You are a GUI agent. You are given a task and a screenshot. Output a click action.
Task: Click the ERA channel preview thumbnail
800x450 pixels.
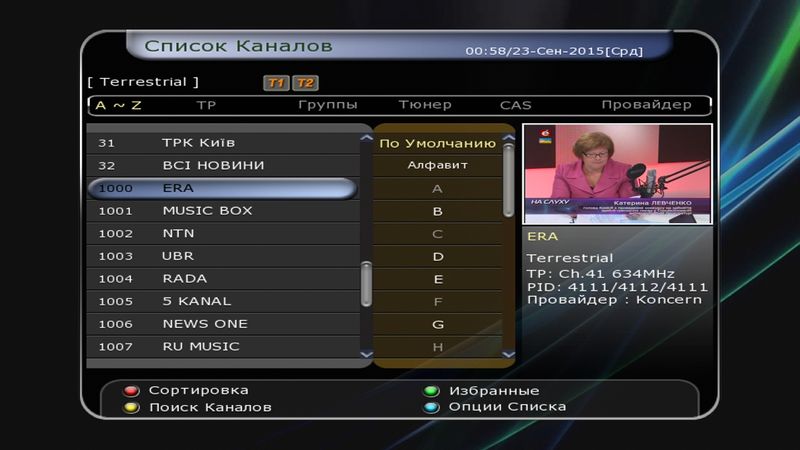pos(617,174)
